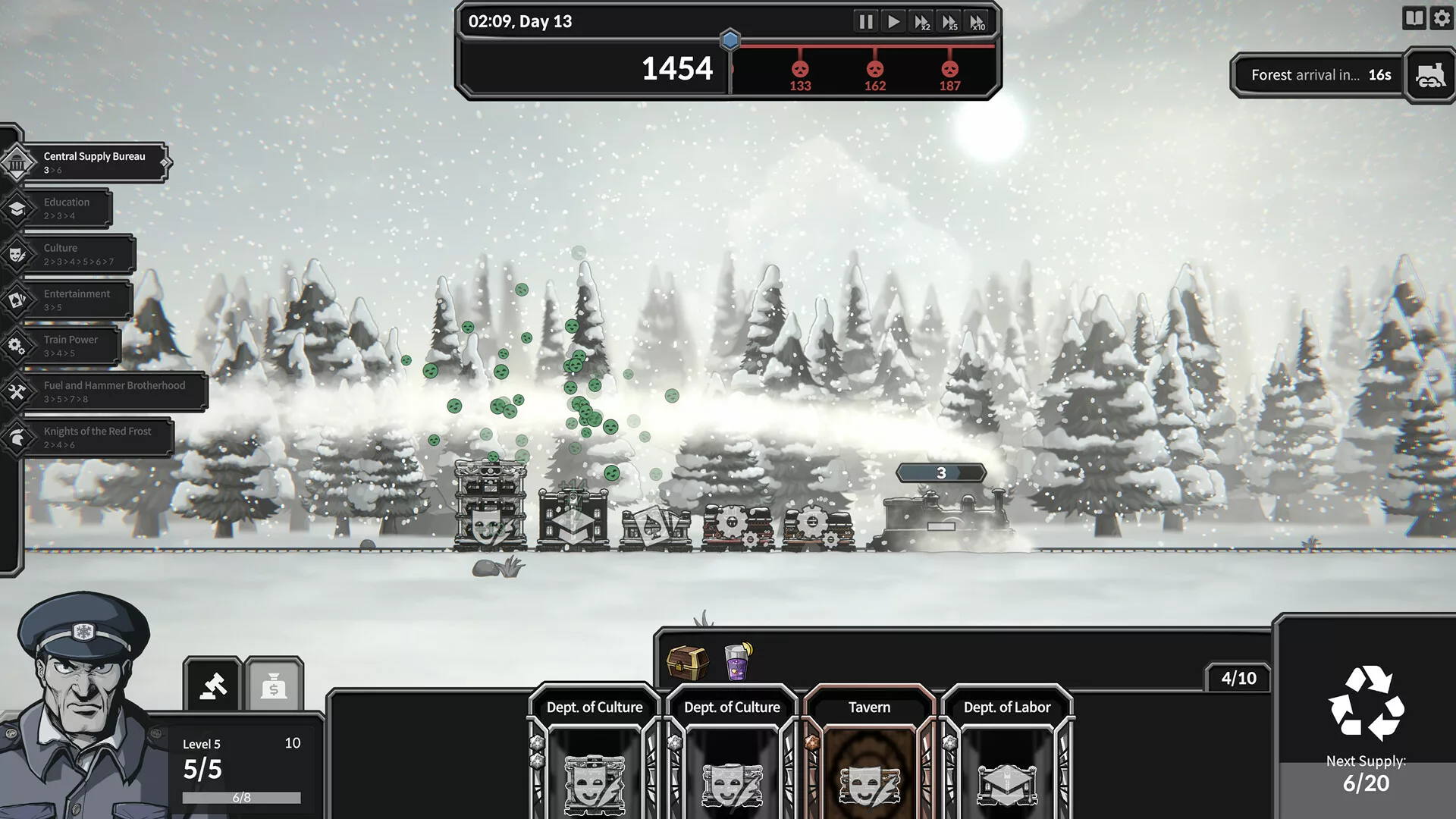Switch to the gavel tab
Screen dimensions: 1456x819
[x=213, y=686]
